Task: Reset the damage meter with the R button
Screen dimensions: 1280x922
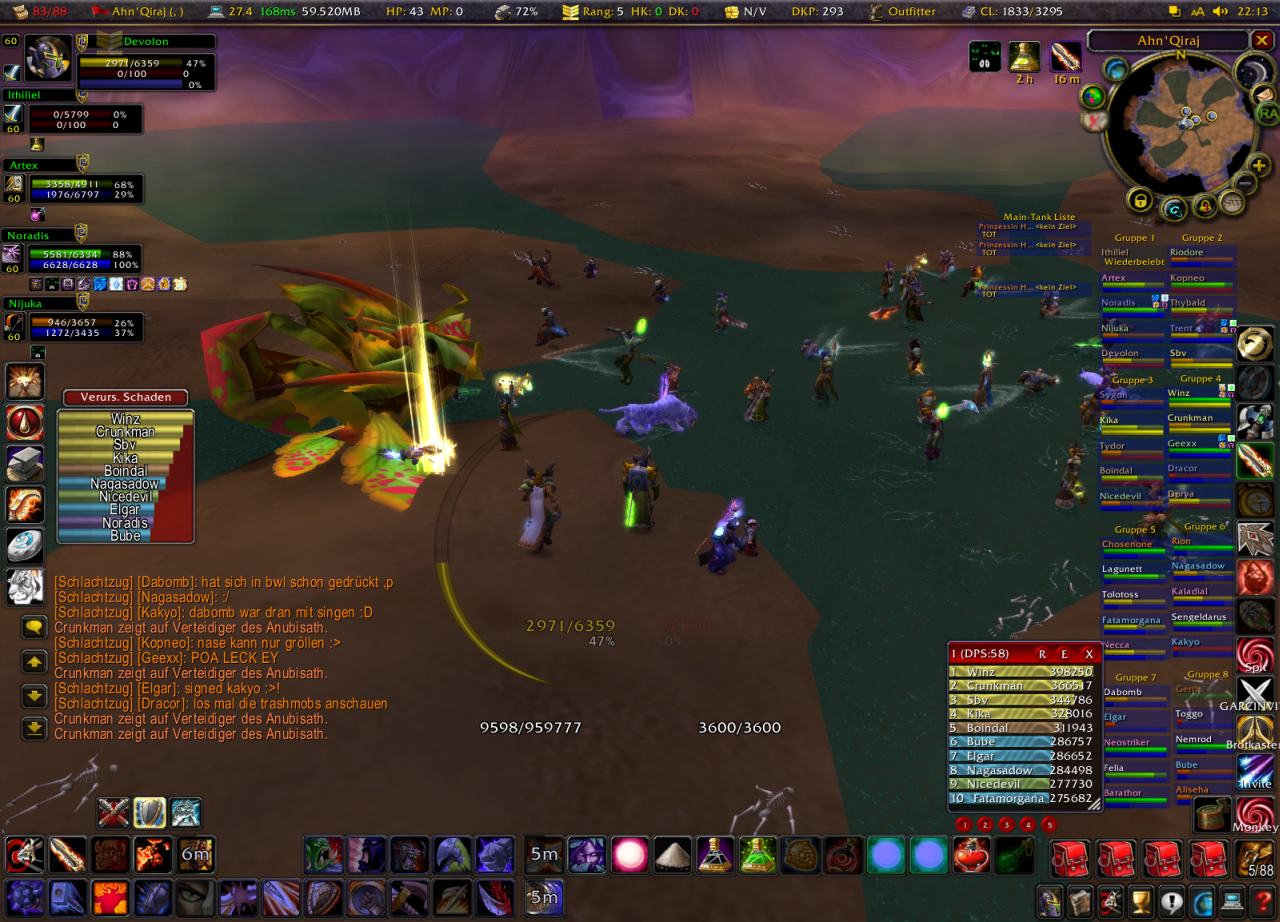Action: tap(1042, 653)
